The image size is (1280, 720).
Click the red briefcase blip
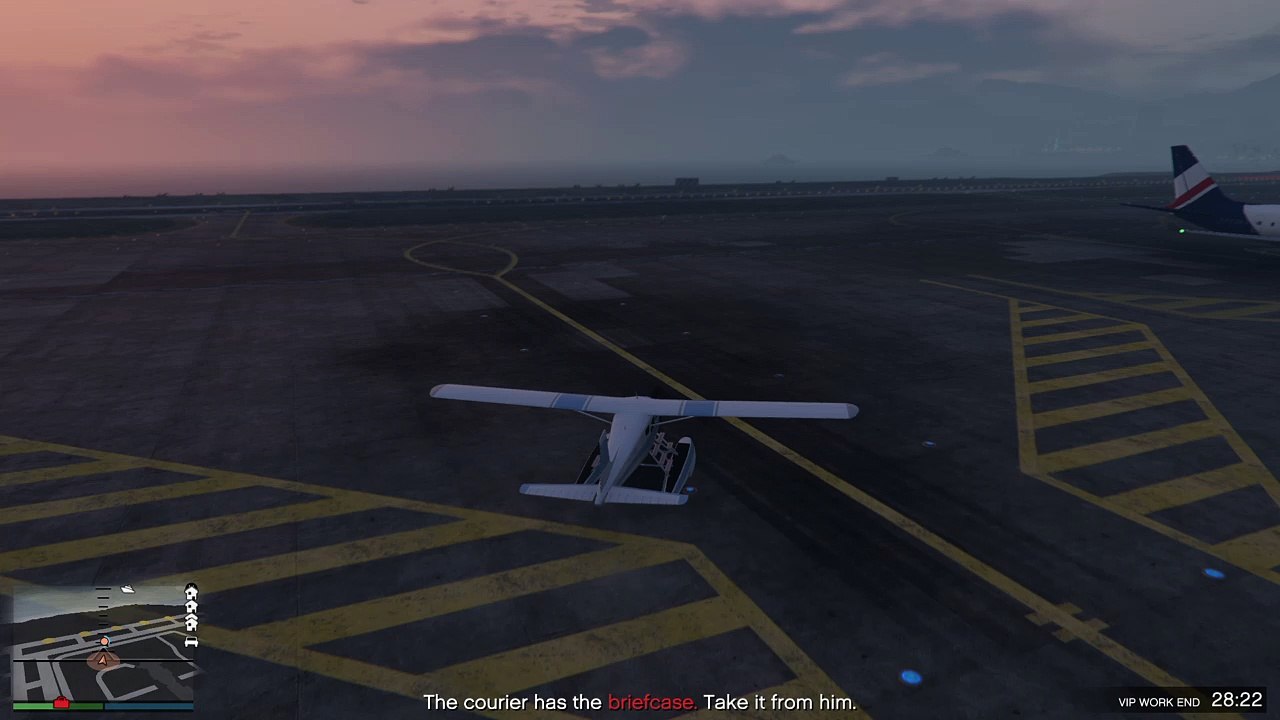point(61,703)
